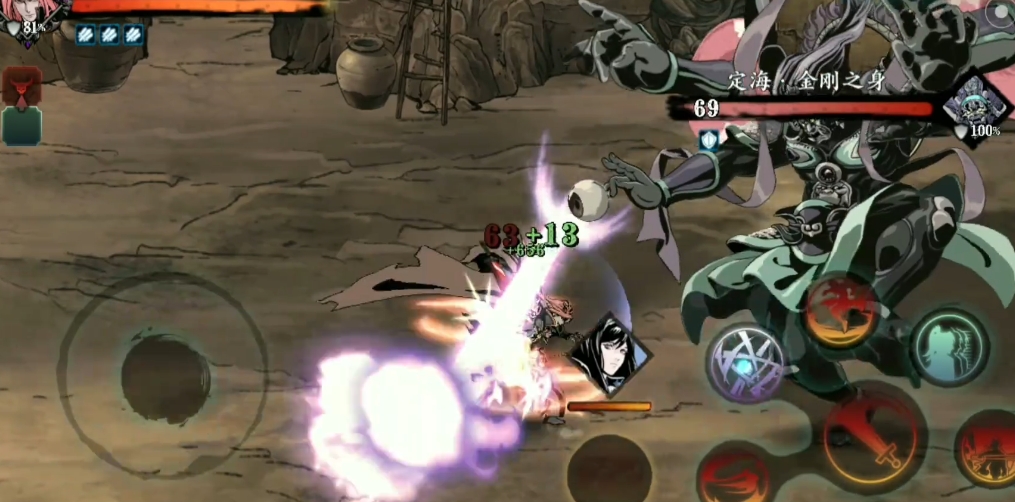Tap the virtual joystick knob

point(165,378)
